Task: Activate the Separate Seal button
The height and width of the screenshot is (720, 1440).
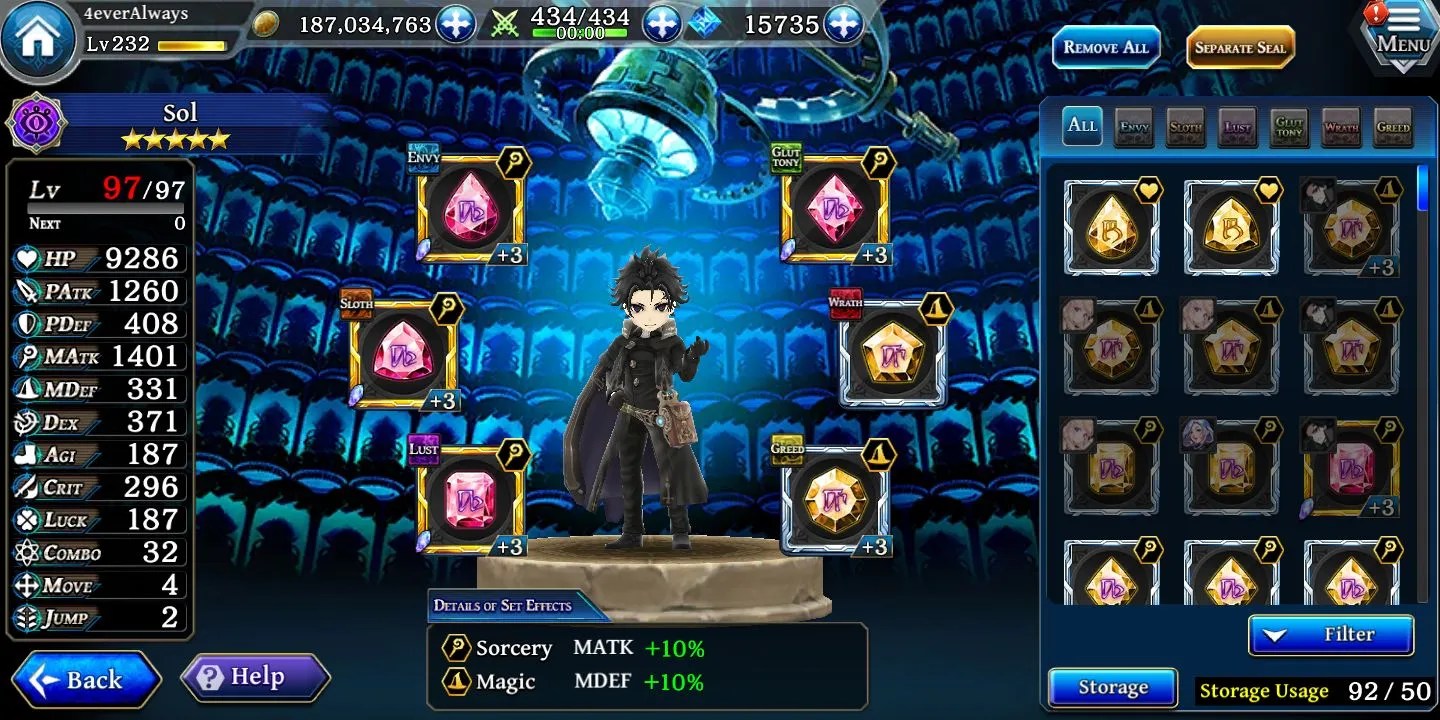Action: point(1240,47)
